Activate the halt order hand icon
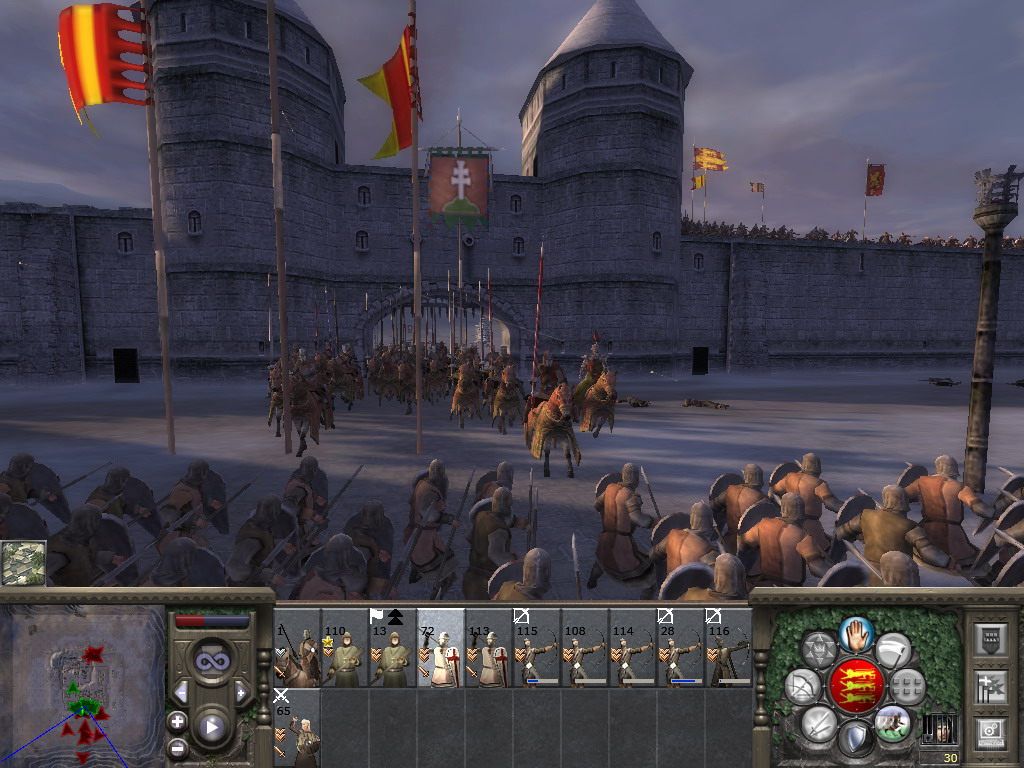The image size is (1024, 768). pyautogui.click(x=857, y=633)
